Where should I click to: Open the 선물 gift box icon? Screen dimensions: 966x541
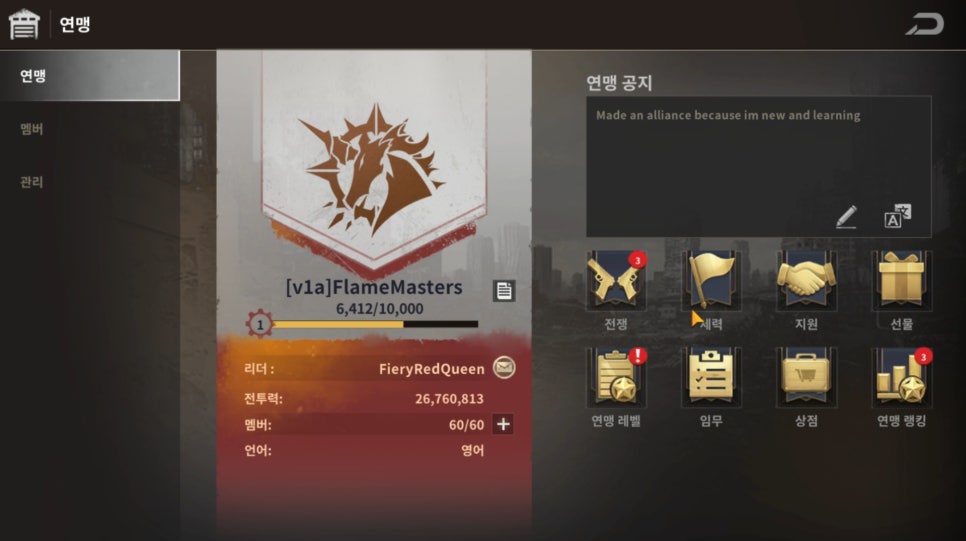pyautogui.click(x=901, y=281)
